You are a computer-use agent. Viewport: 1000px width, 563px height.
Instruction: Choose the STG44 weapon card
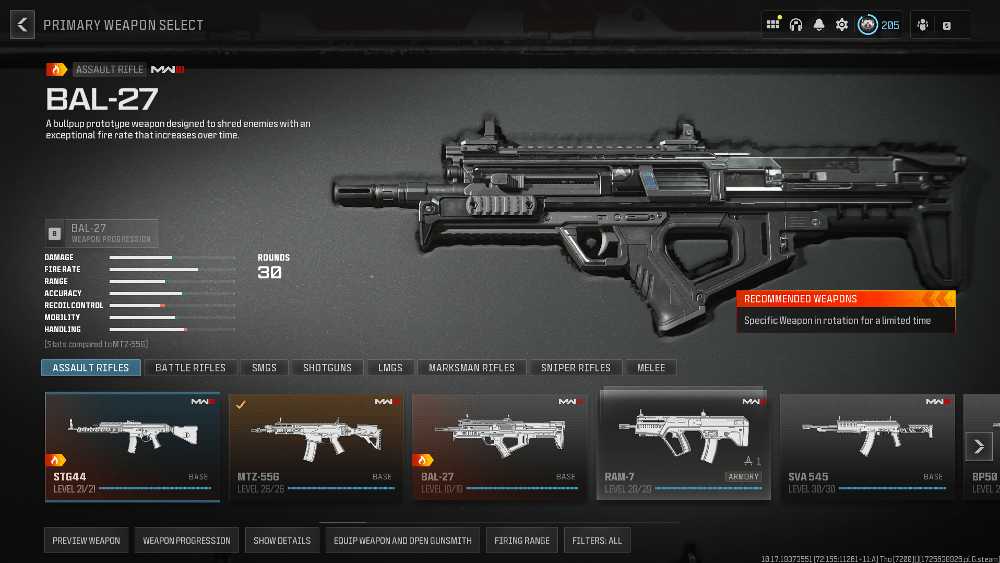[132, 446]
